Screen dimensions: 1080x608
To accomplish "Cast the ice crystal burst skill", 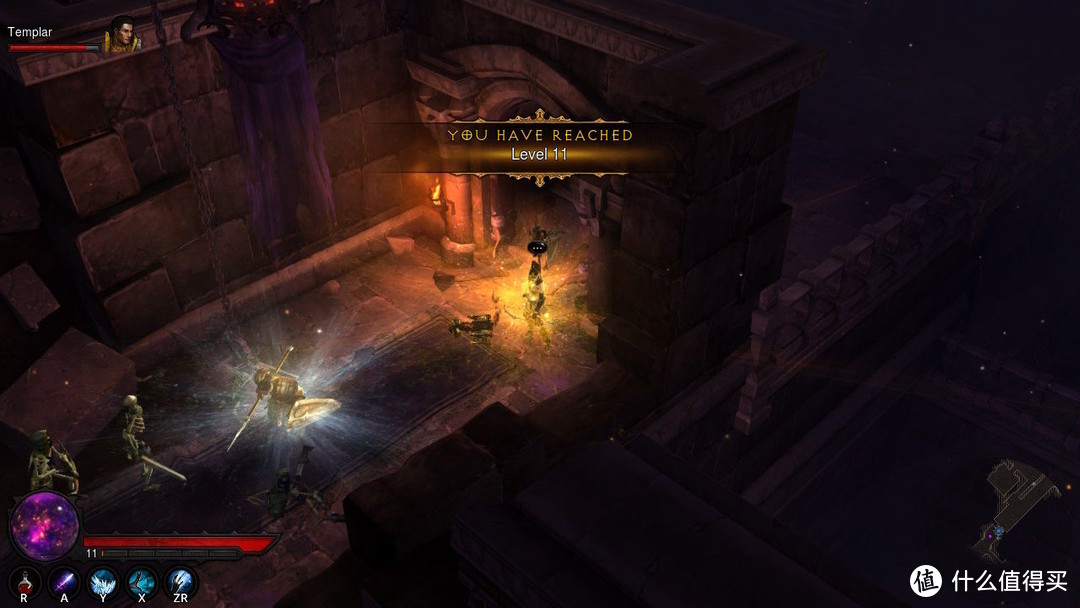I will click(103, 581).
